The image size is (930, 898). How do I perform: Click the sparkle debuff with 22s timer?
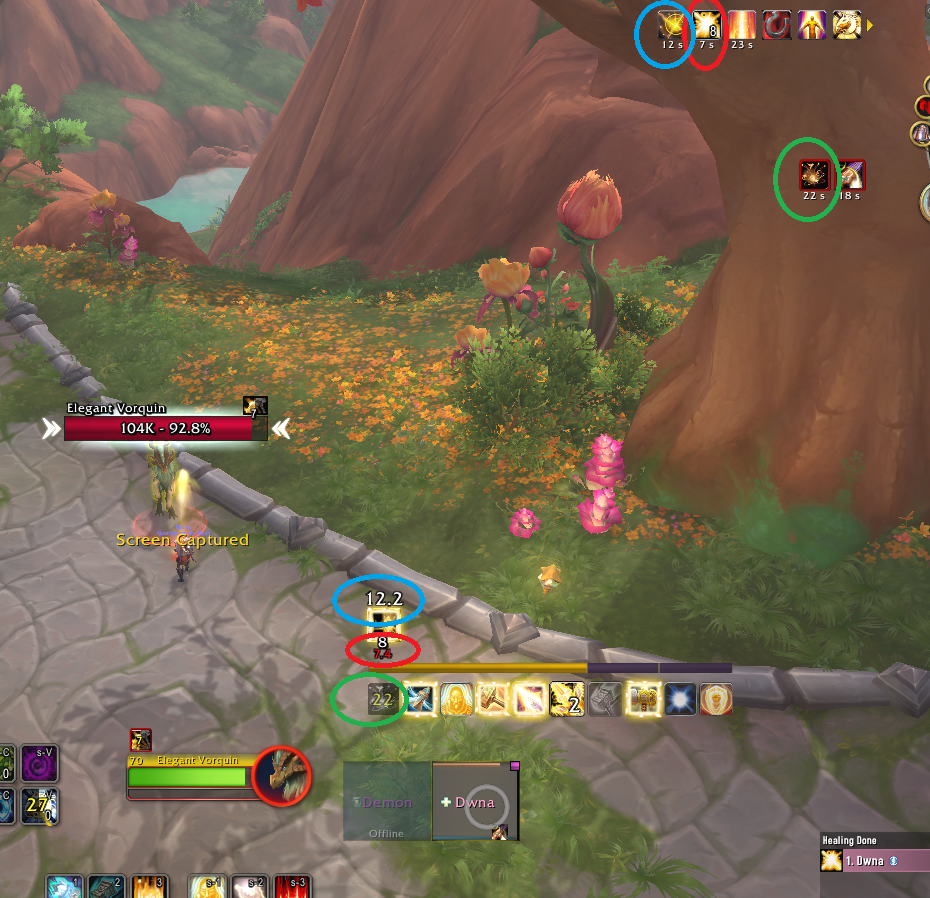coord(814,175)
